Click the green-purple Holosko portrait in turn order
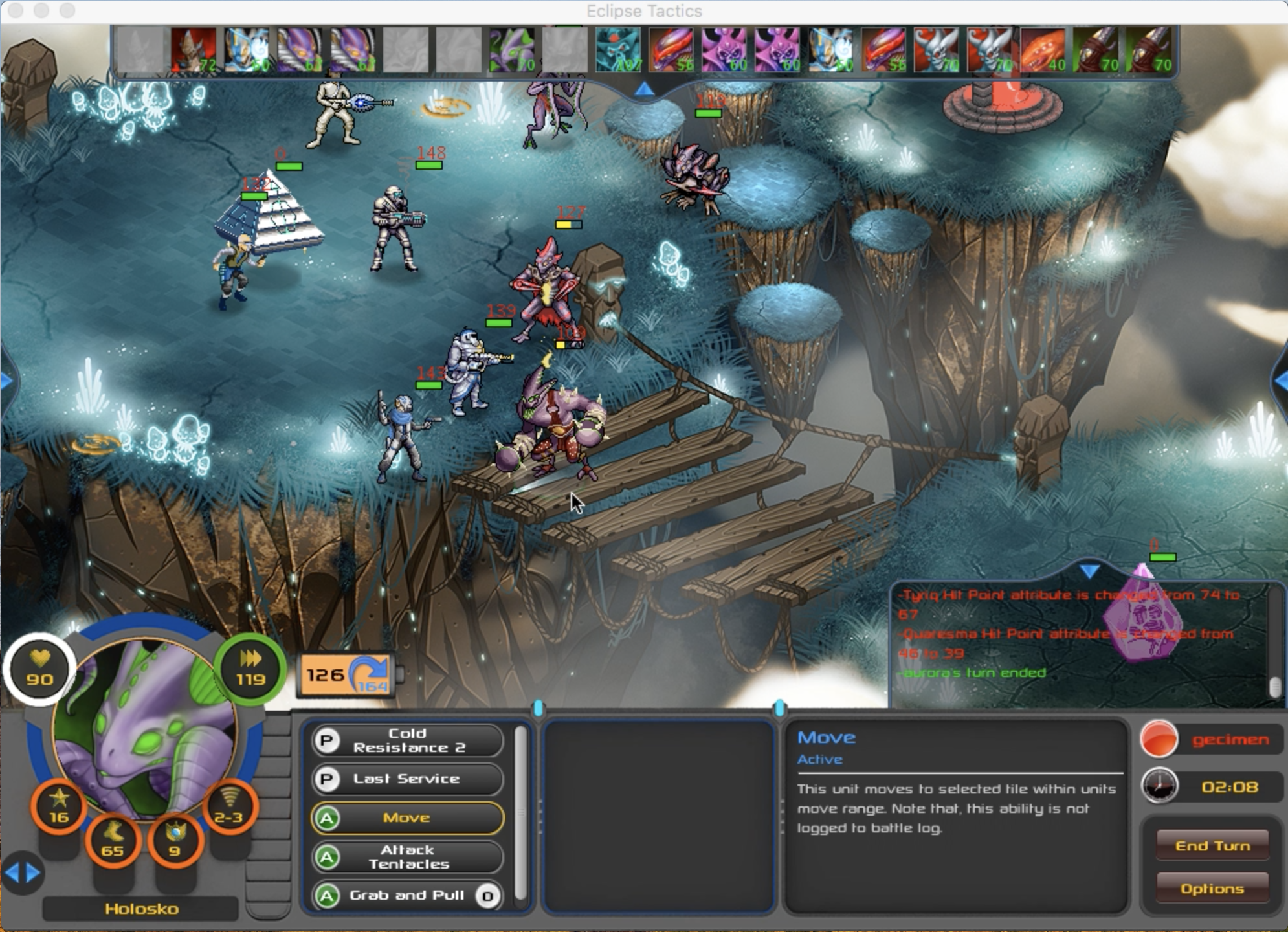This screenshot has width=1288, height=932. point(511,50)
